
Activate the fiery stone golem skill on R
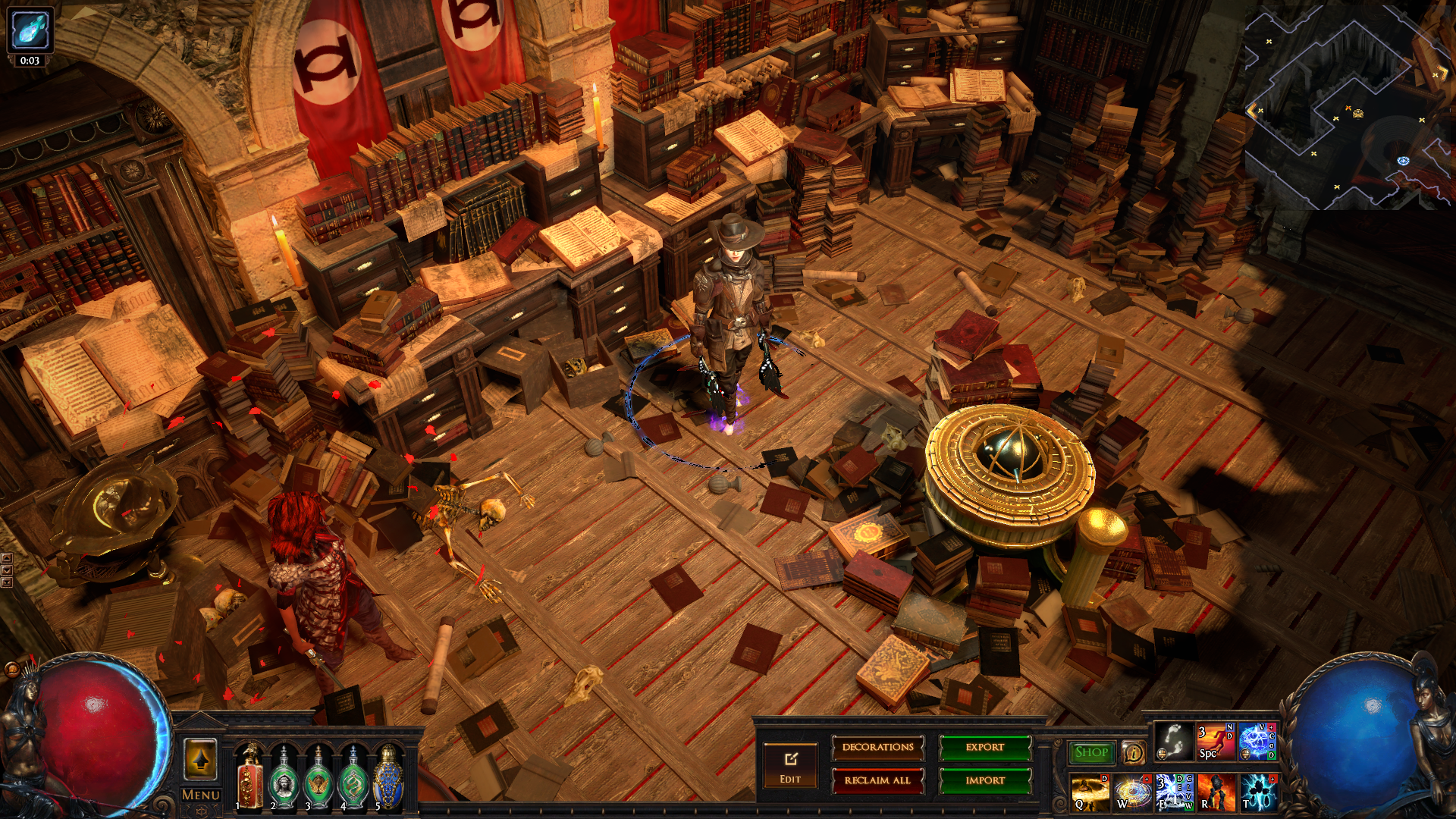[1216, 792]
